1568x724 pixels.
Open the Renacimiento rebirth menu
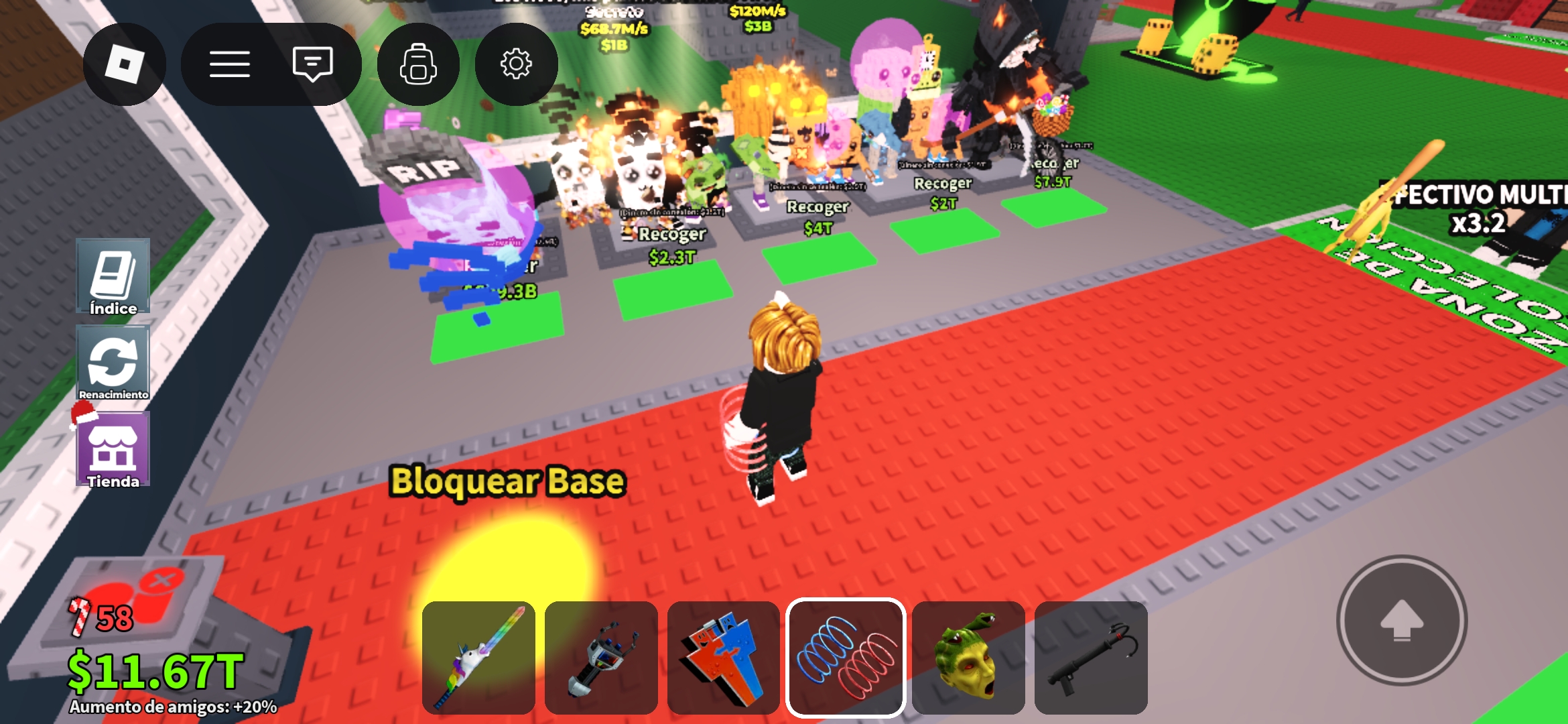[x=113, y=363]
